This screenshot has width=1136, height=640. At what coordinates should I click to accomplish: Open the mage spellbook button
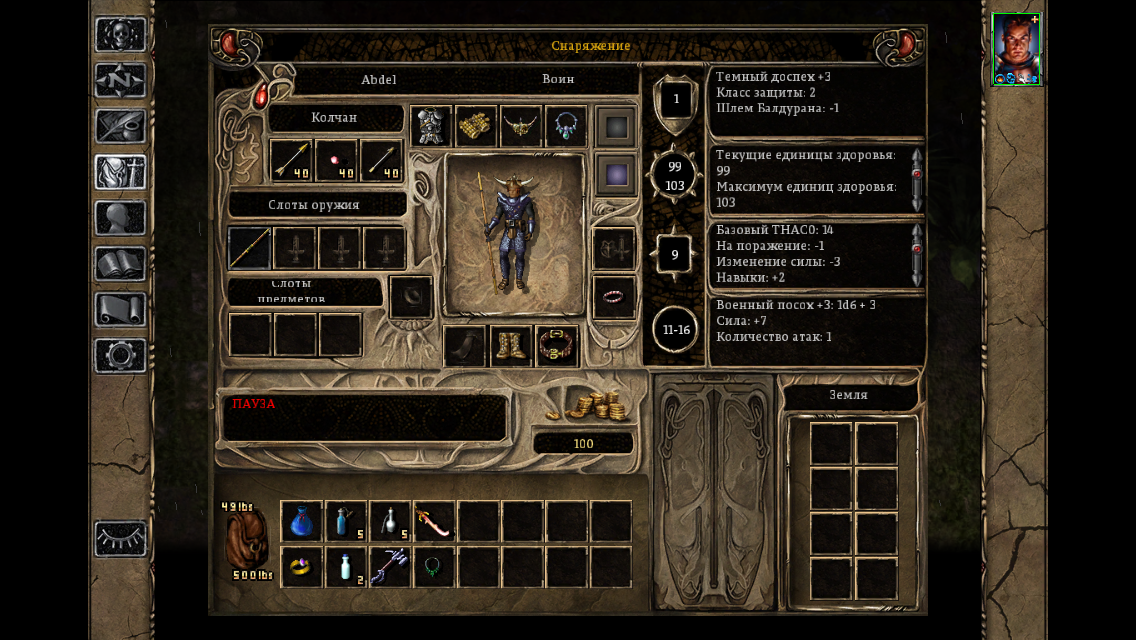[121, 264]
